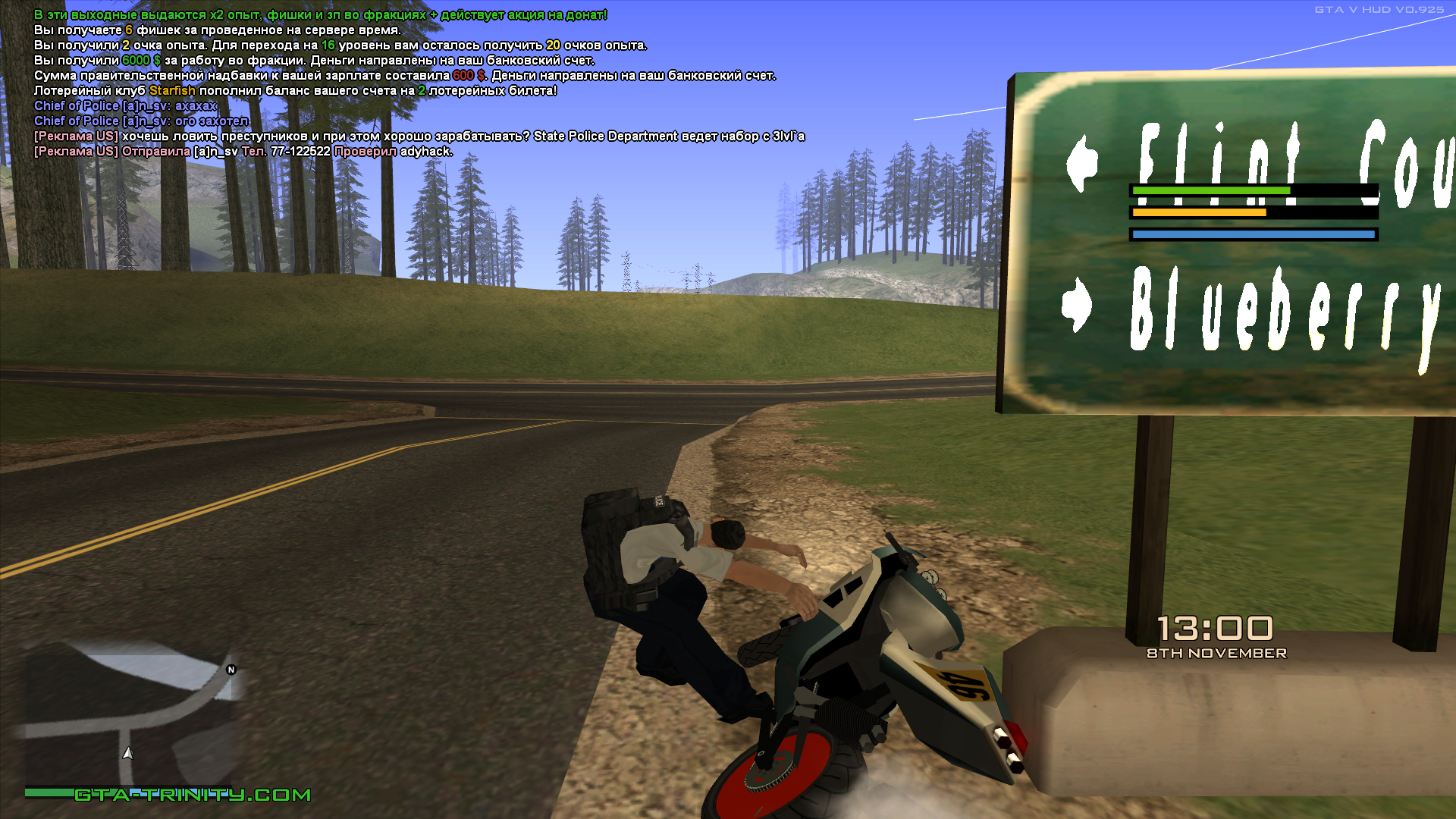Open the chat log message area
Screen dimensions: 1456x819
click(x=417, y=83)
